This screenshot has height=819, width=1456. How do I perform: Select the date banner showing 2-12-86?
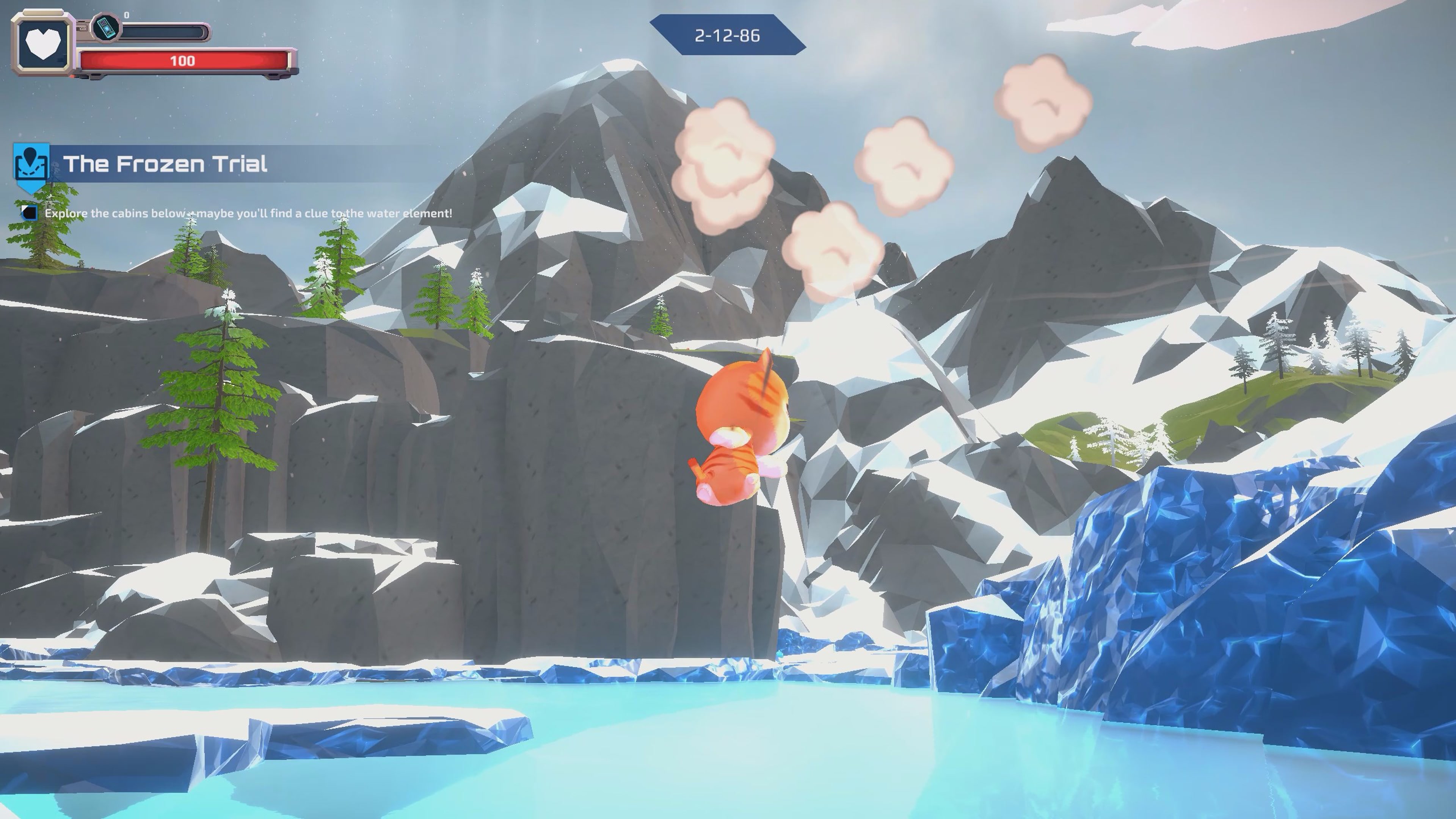point(728,35)
